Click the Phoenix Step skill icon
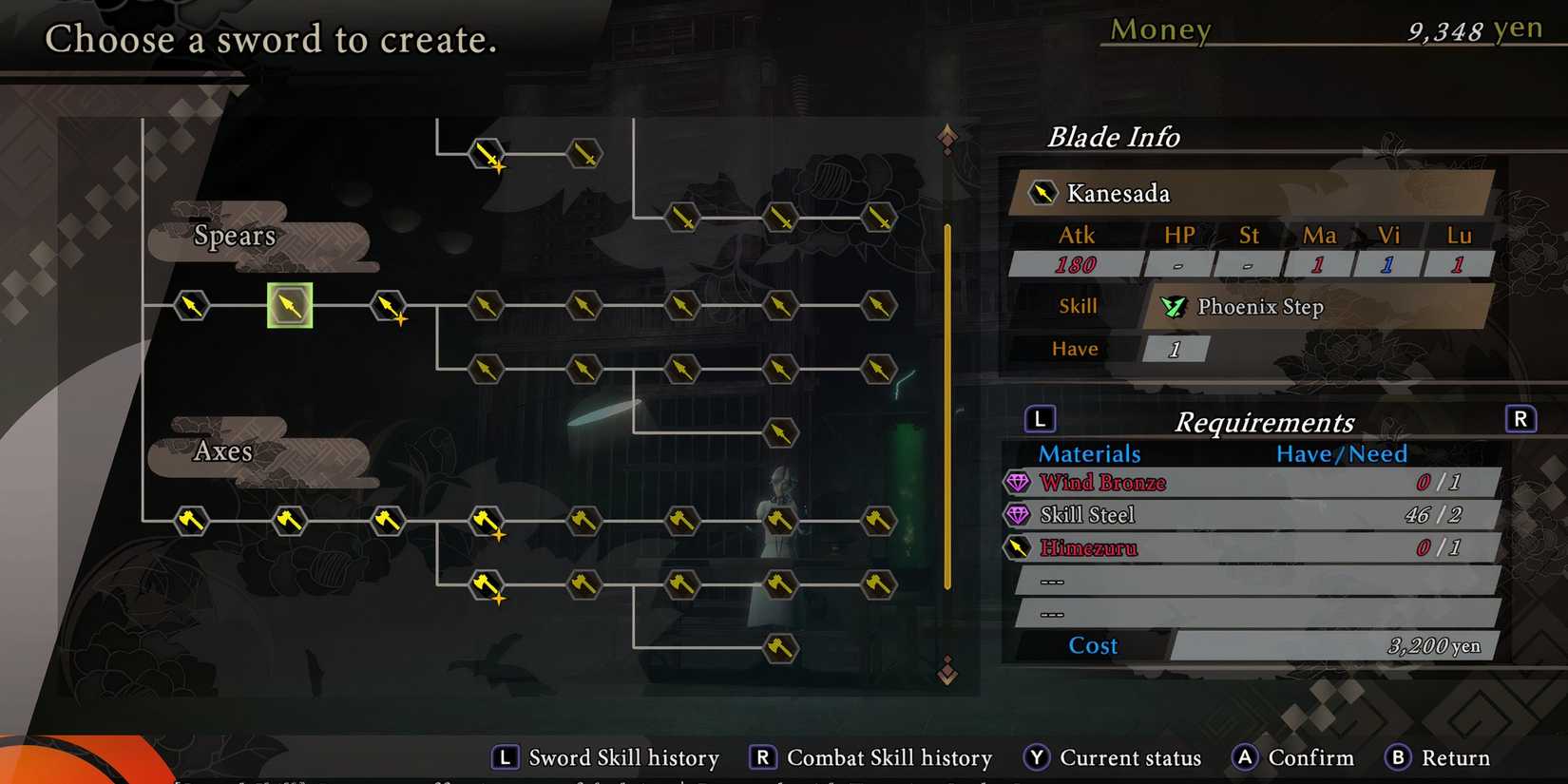1568x784 pixels. [1173, 307]
